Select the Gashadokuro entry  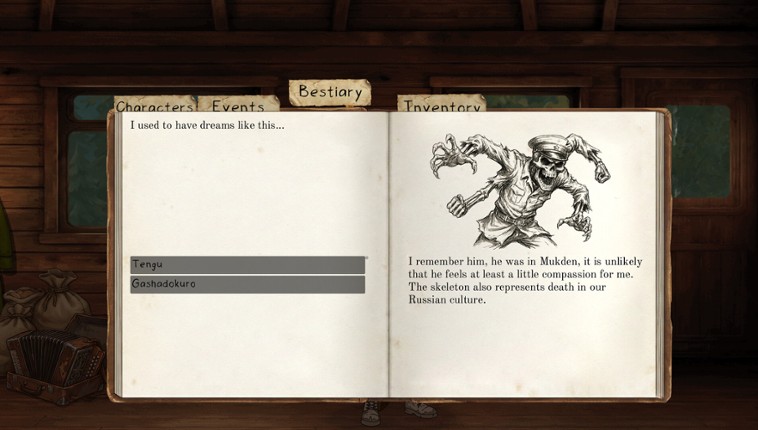tap(247, 285)
